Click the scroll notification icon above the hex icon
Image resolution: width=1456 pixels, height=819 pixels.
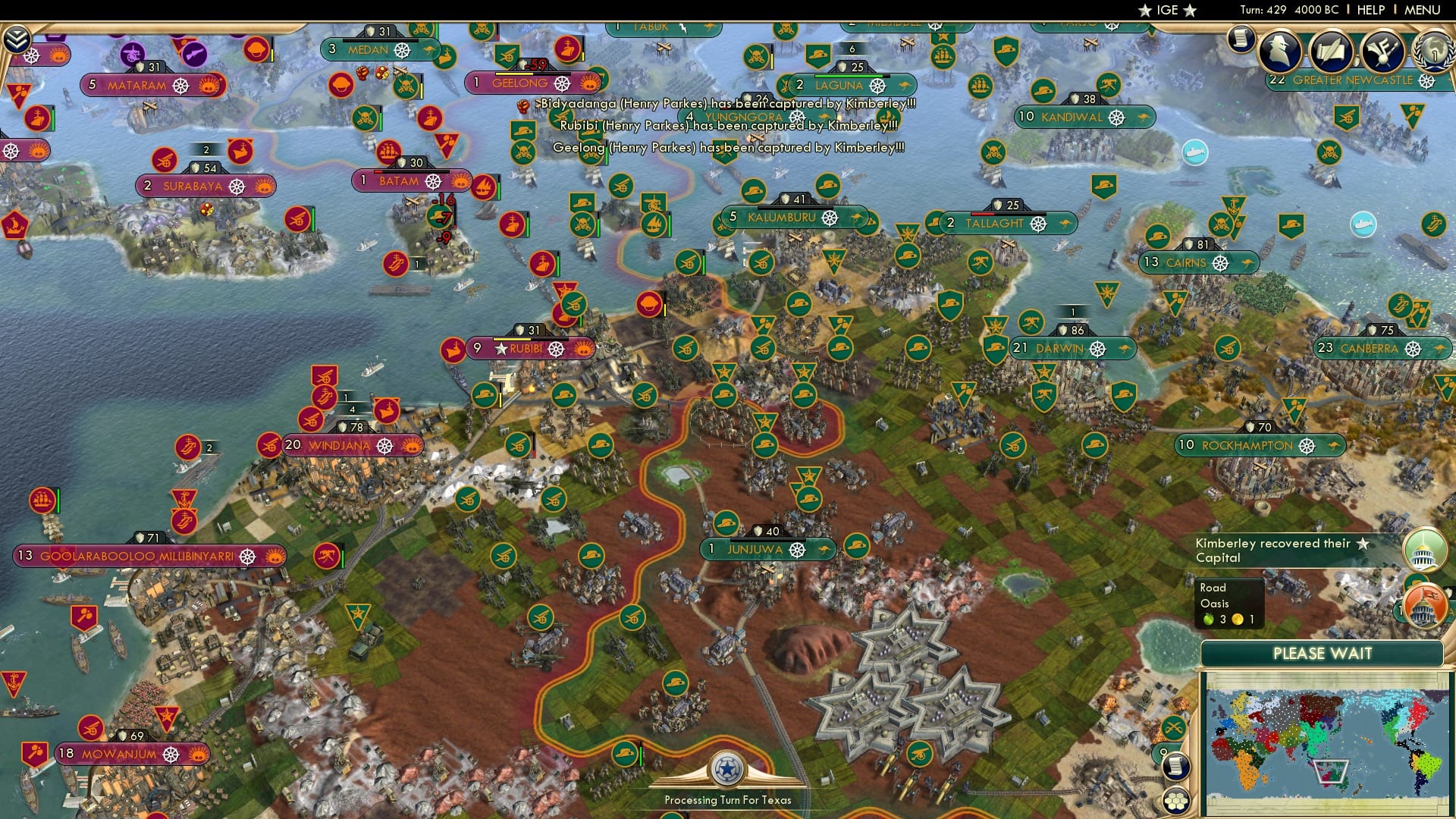pos(1176,767)
